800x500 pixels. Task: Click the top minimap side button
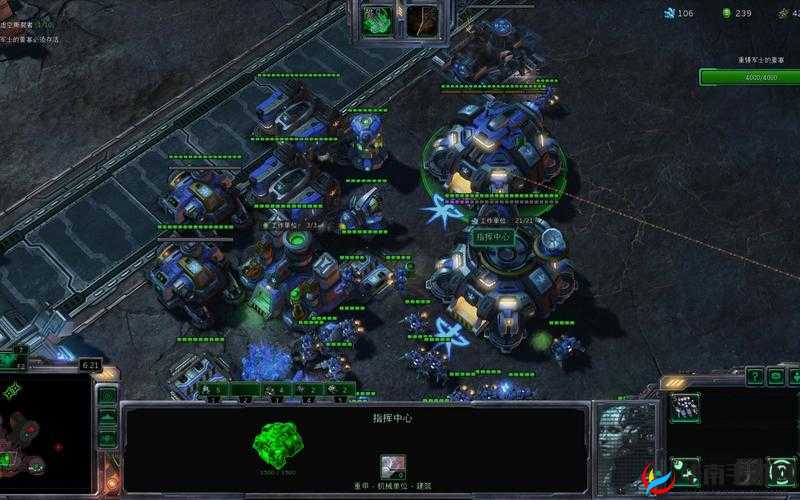pos(107,397)
